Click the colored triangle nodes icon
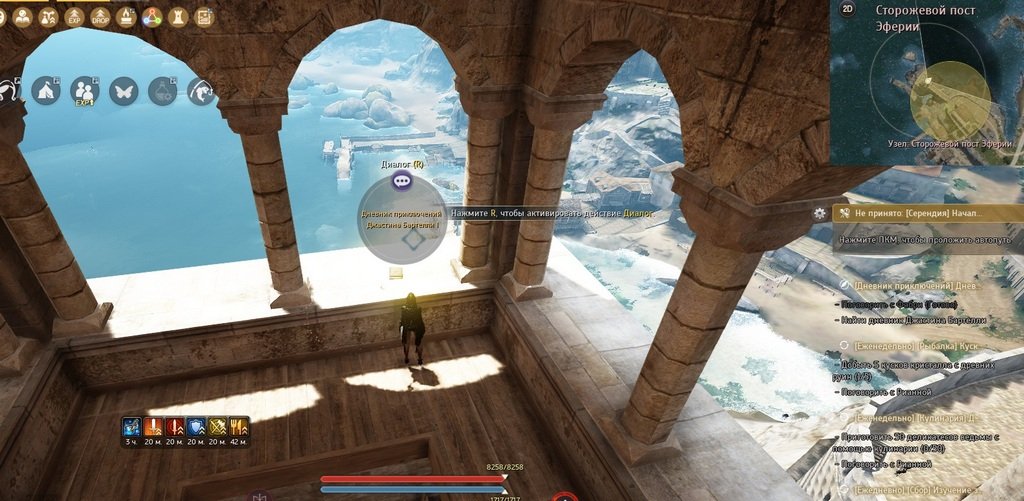The image size is (1024, 501). [x=152, y=17]
